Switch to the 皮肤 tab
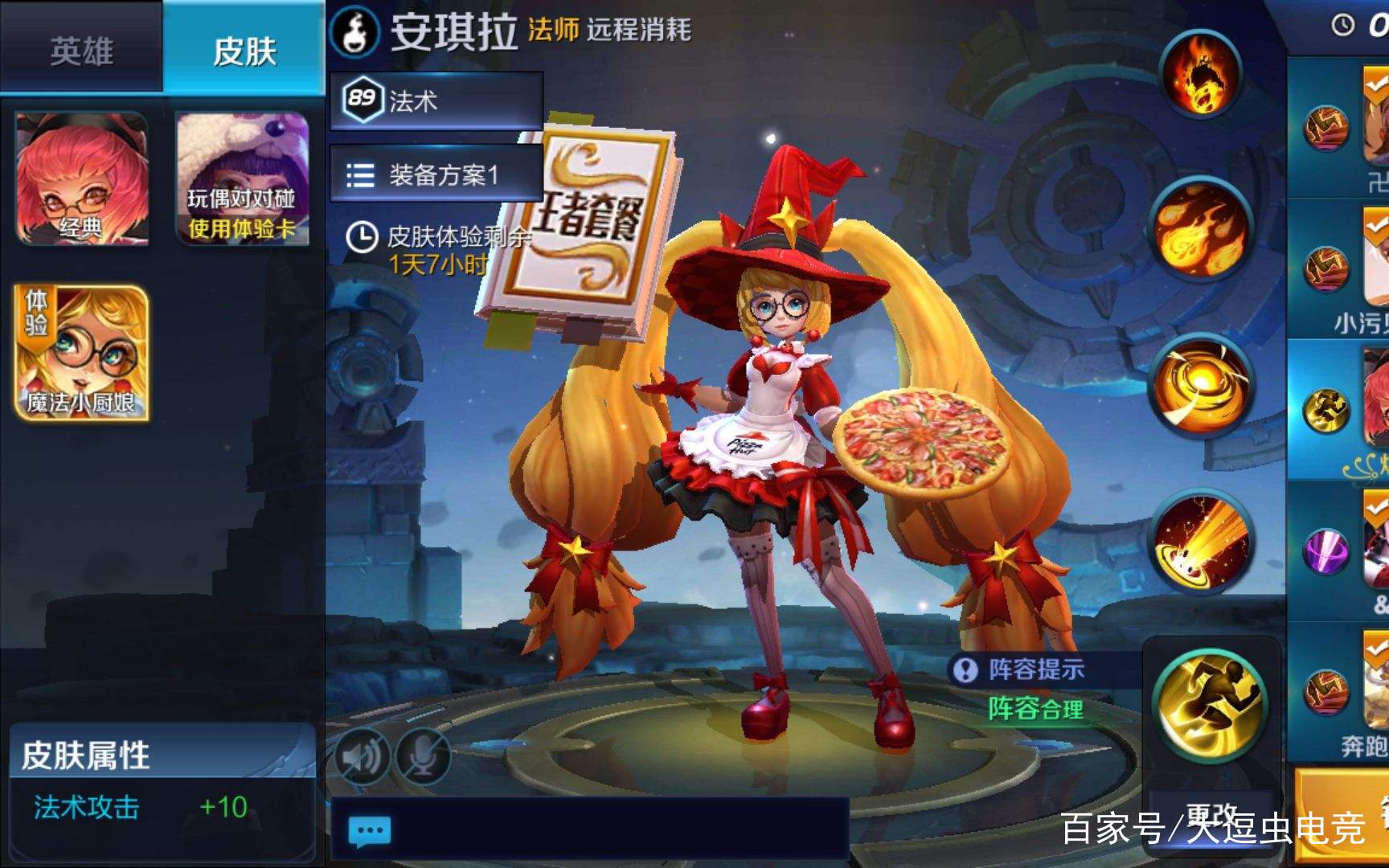The image size is (1389, 868). (x=245, y=50)
